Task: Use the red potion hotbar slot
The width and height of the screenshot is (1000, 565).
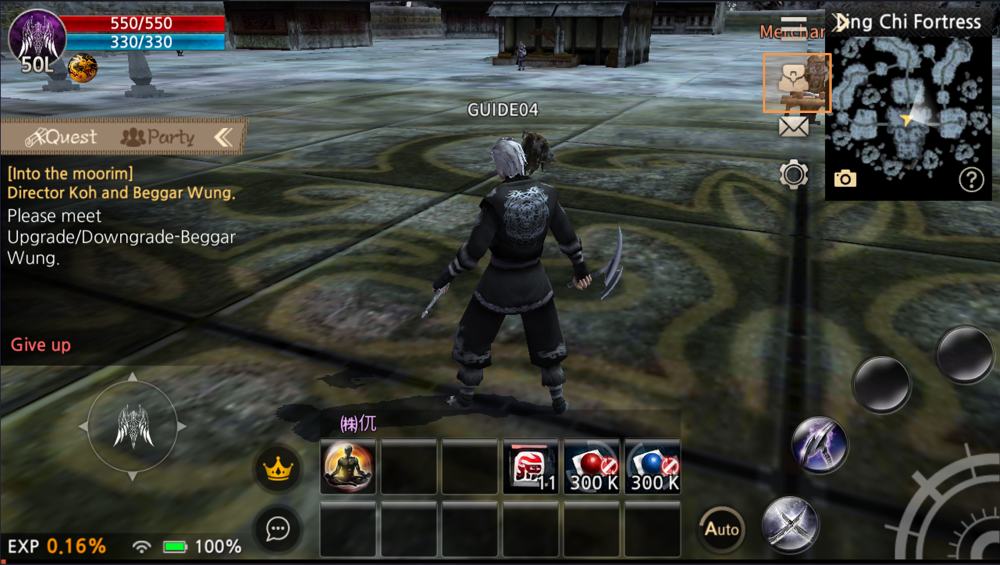Action: (592, 467)
